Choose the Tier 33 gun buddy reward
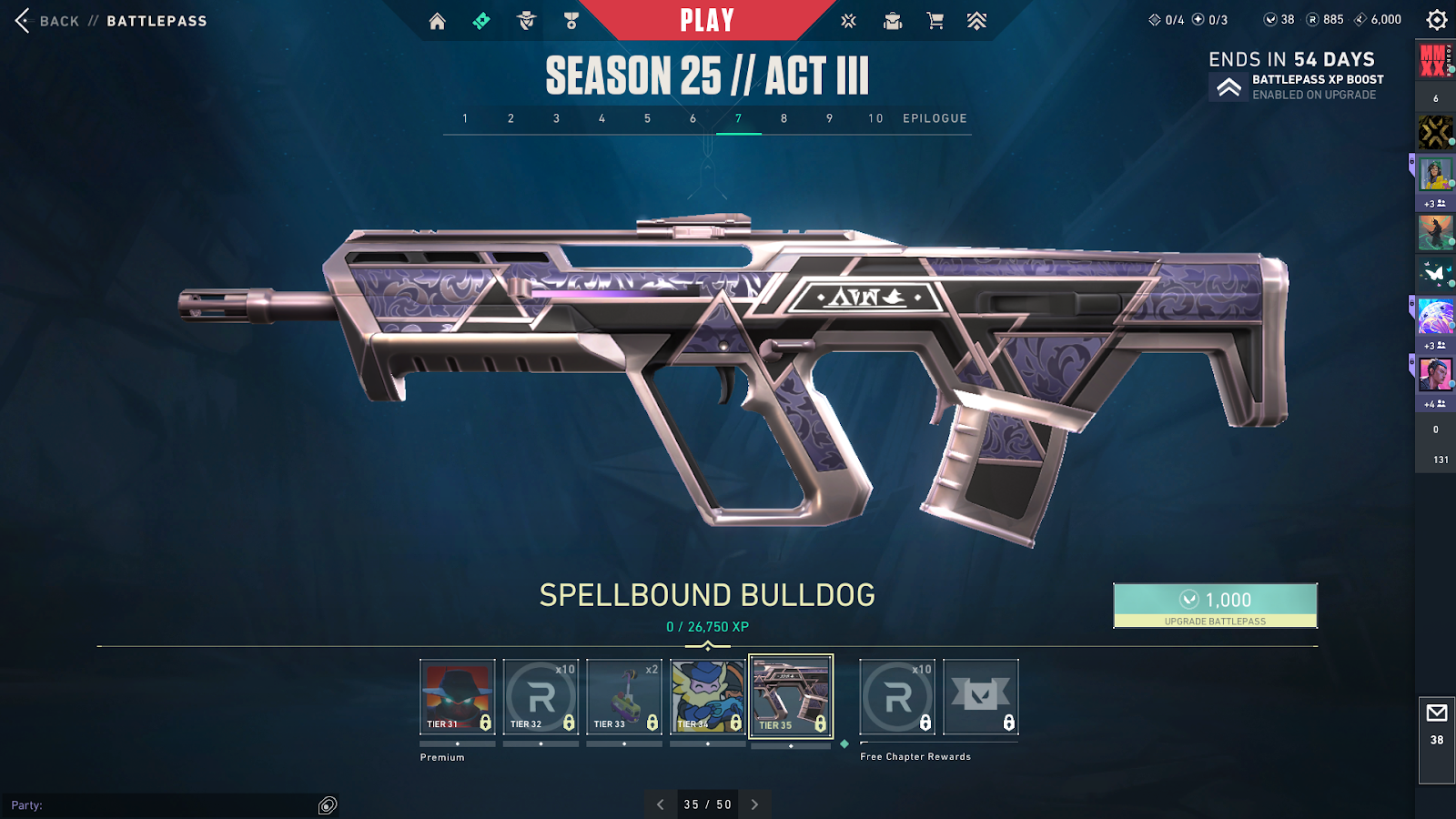1456x819 pixels. pyautogui.click(x=624, y=697)
